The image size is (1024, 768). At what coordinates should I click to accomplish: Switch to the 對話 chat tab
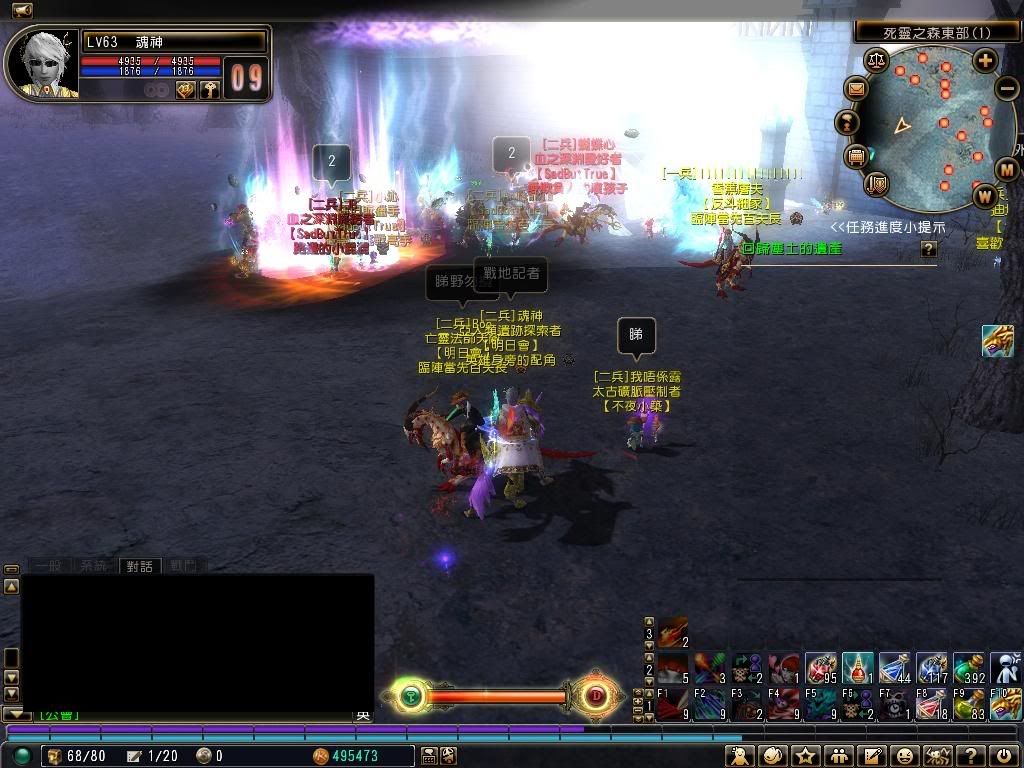click(139, 566)
